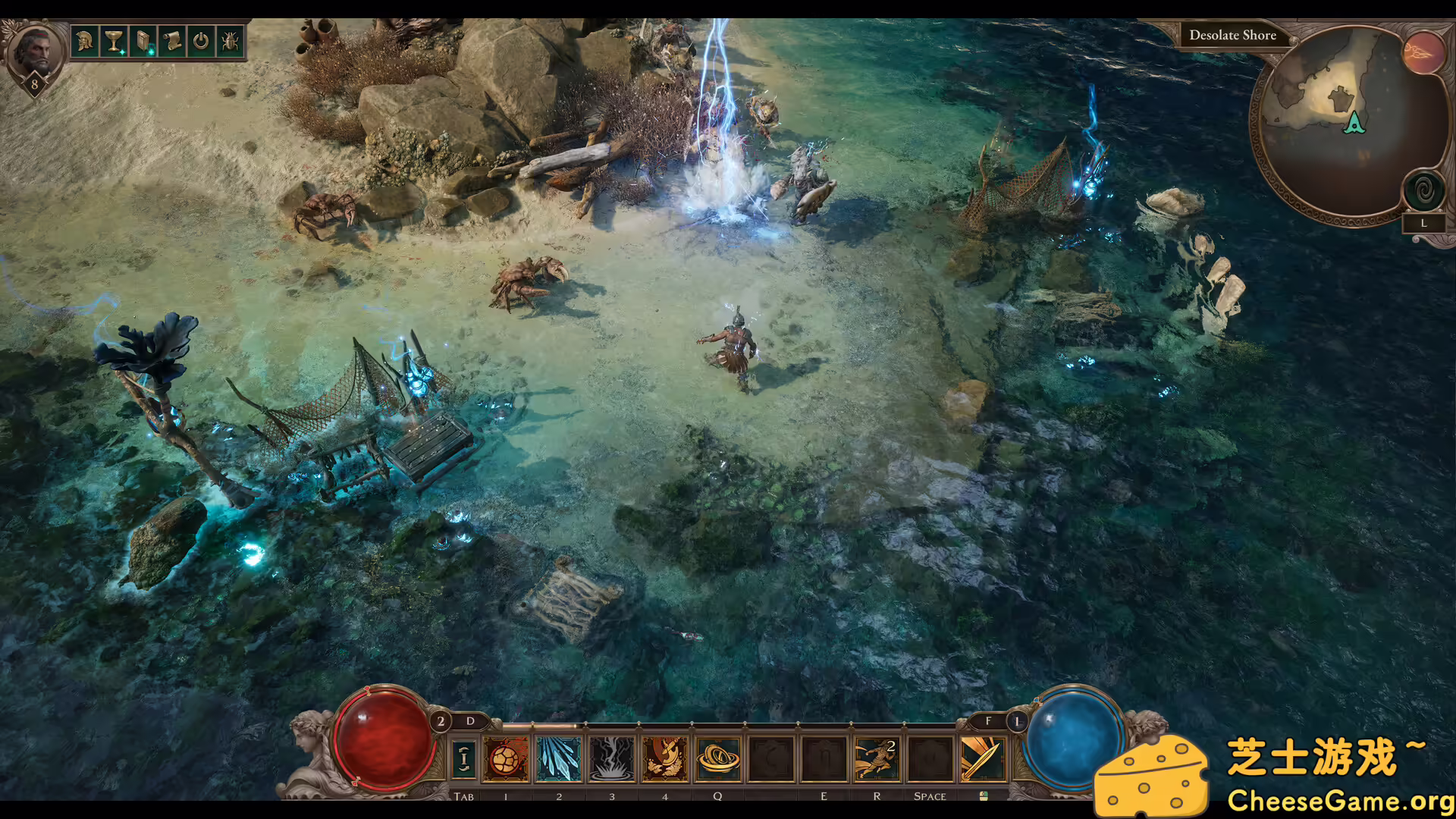Viewport: 1456px width, 819px height.
Task: Drink a health potion with the D button
Action: point(469,721)
